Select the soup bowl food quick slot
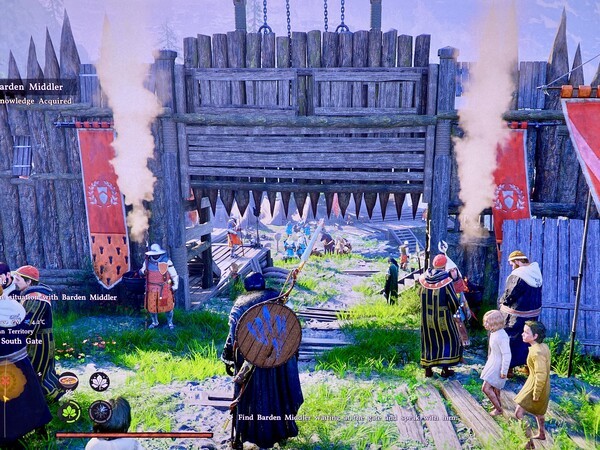This screenshot has height=450, width=600. tap(69, 381)
